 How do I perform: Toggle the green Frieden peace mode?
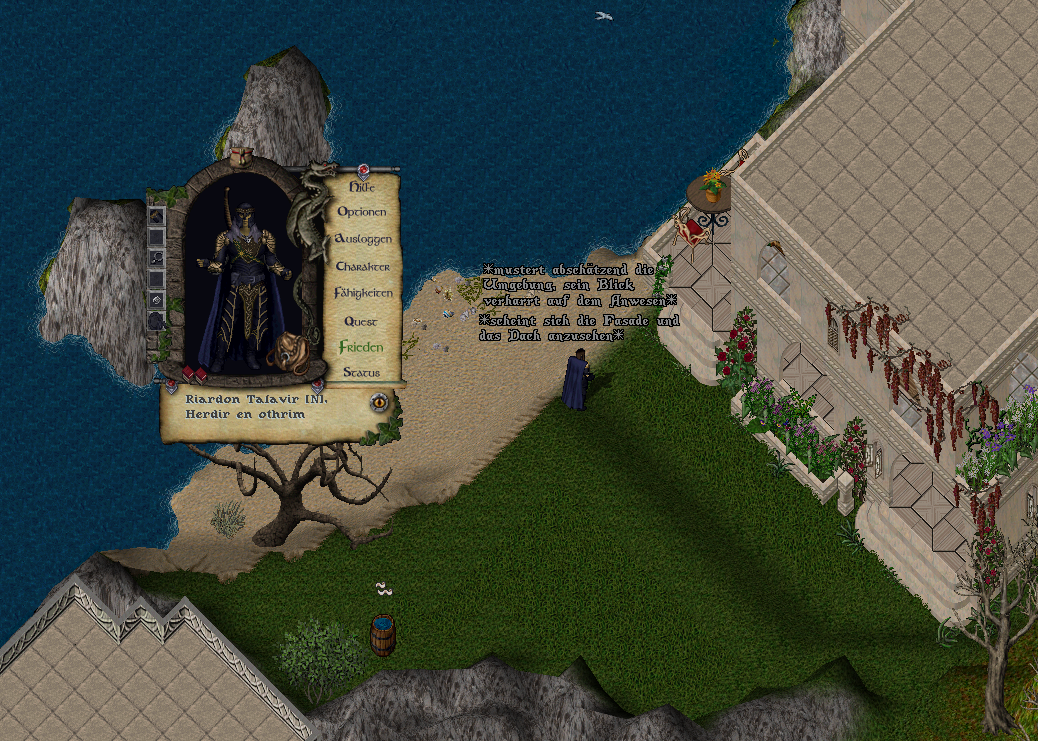(361, 347)
